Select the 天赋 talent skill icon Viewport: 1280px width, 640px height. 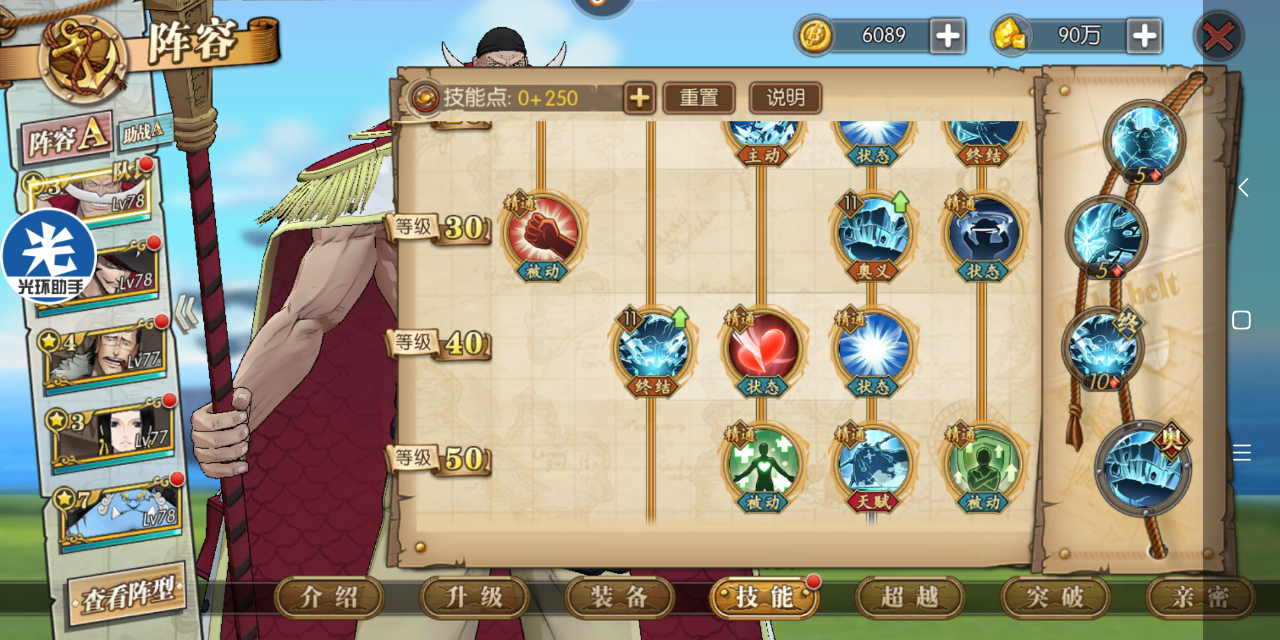pyautogui.click(x=872, y=462)
